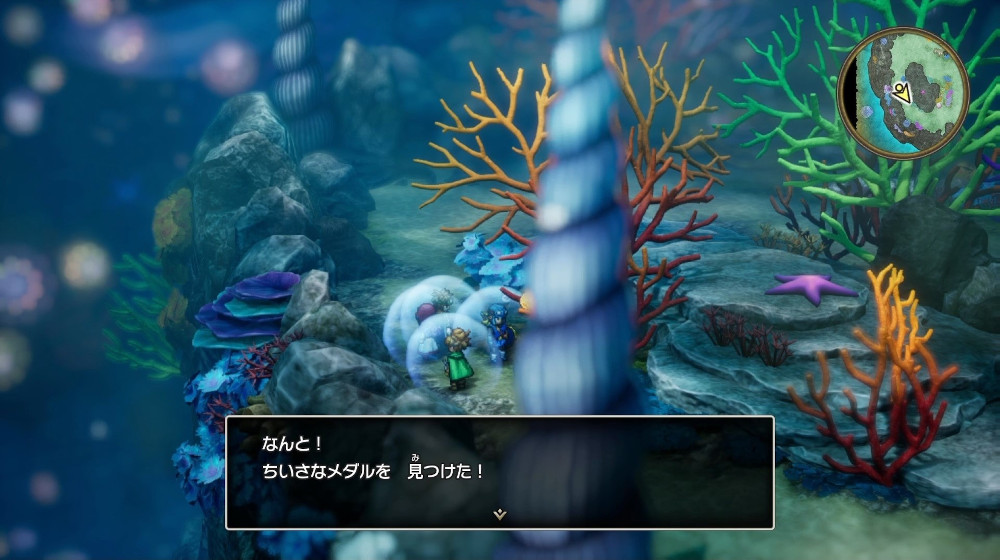This screenshot has width=1000, height=560.
Task: Advance the dialogue with the arrow indicator
Action: tap(500, 514)
